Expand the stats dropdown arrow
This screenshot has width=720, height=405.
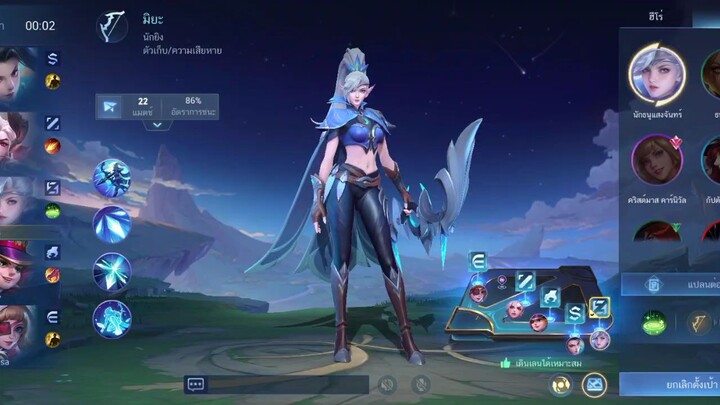tap(157, 125)
